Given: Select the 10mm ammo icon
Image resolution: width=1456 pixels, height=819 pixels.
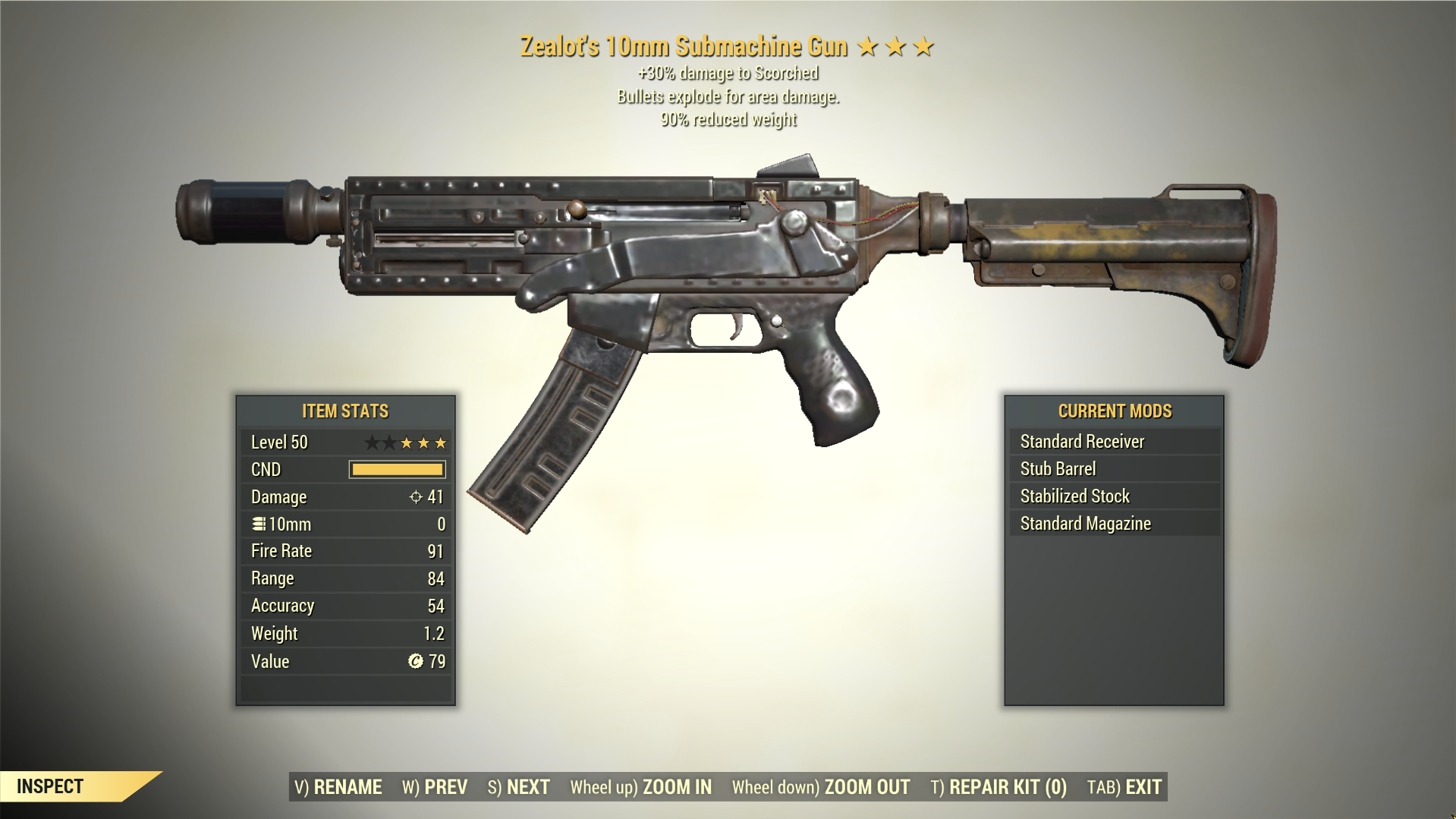Looking at the screenshot, I should pyautogui.click(x=259, y=524).
